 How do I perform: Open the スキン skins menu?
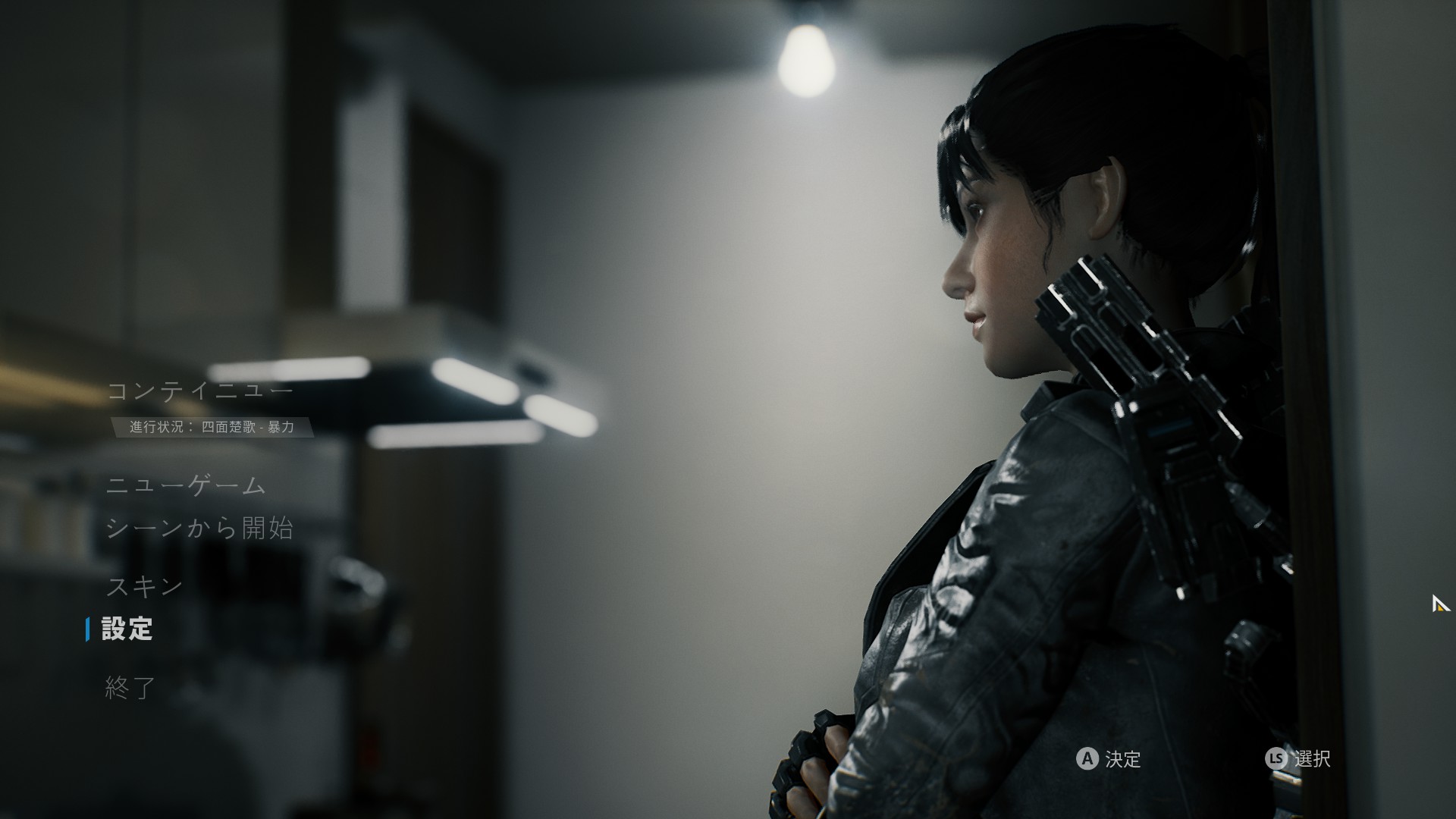(x=144, y=586)
